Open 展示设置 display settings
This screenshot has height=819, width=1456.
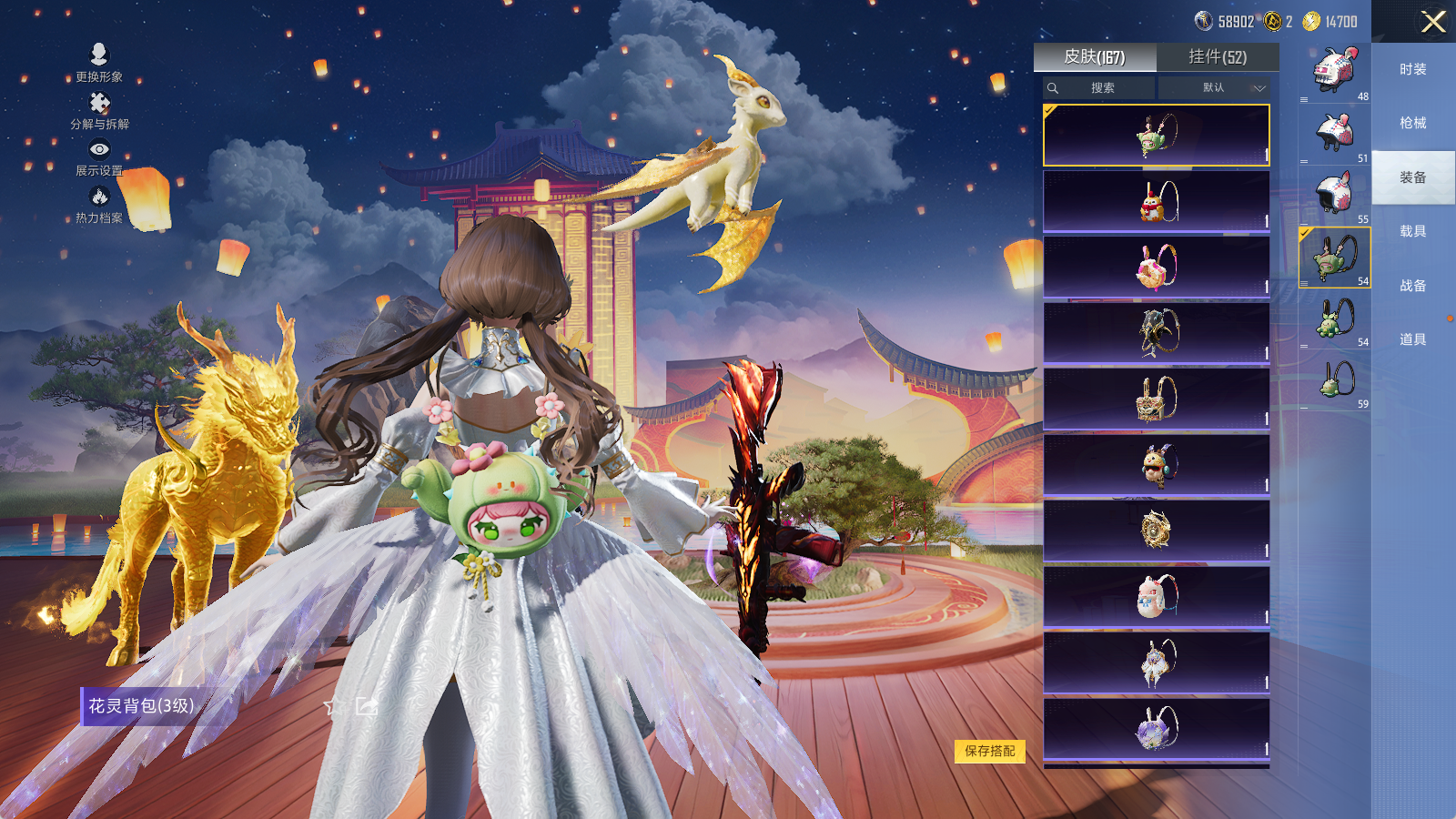pos(99,157)
